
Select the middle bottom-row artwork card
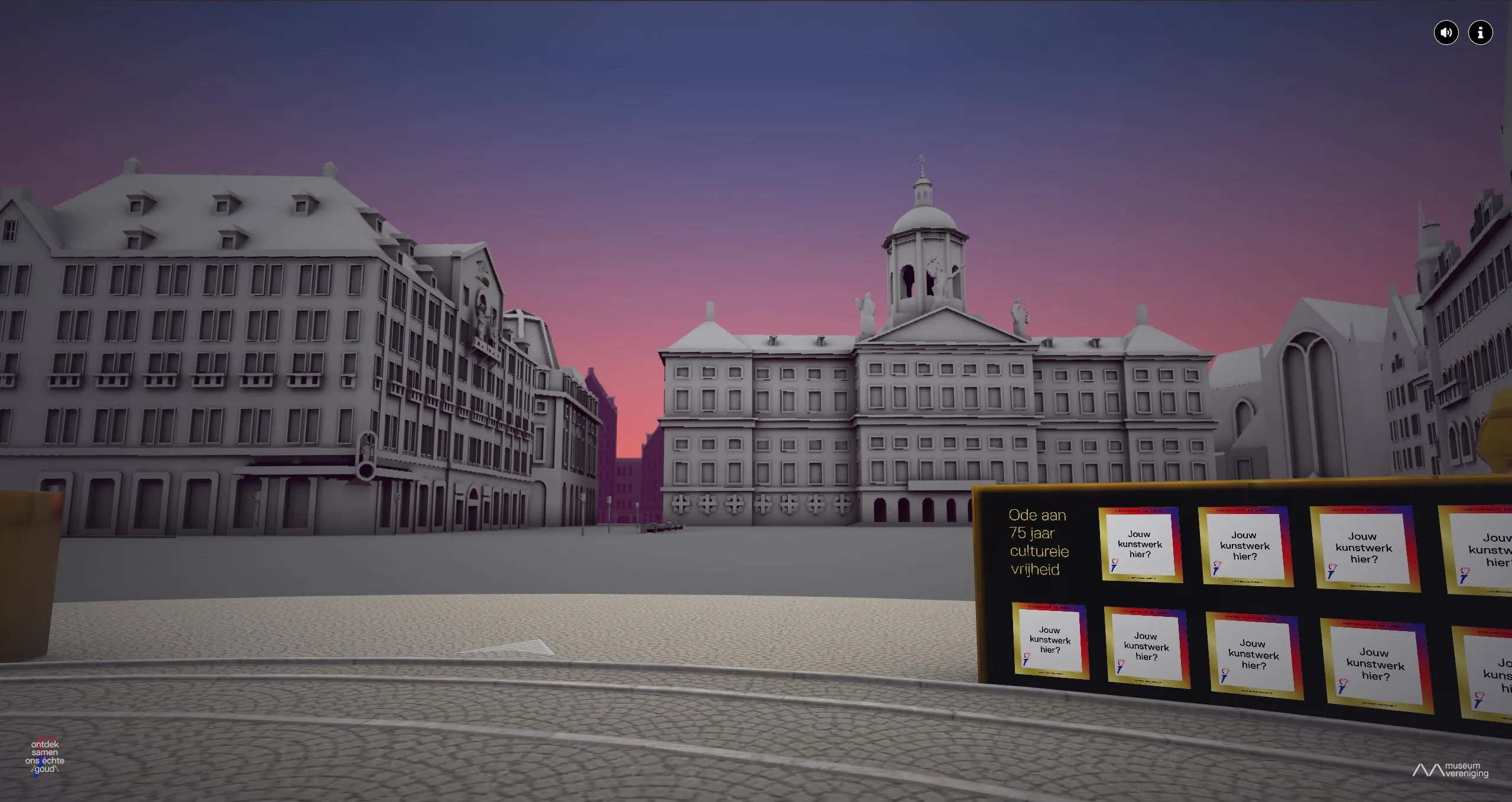tap(1253, 655)
